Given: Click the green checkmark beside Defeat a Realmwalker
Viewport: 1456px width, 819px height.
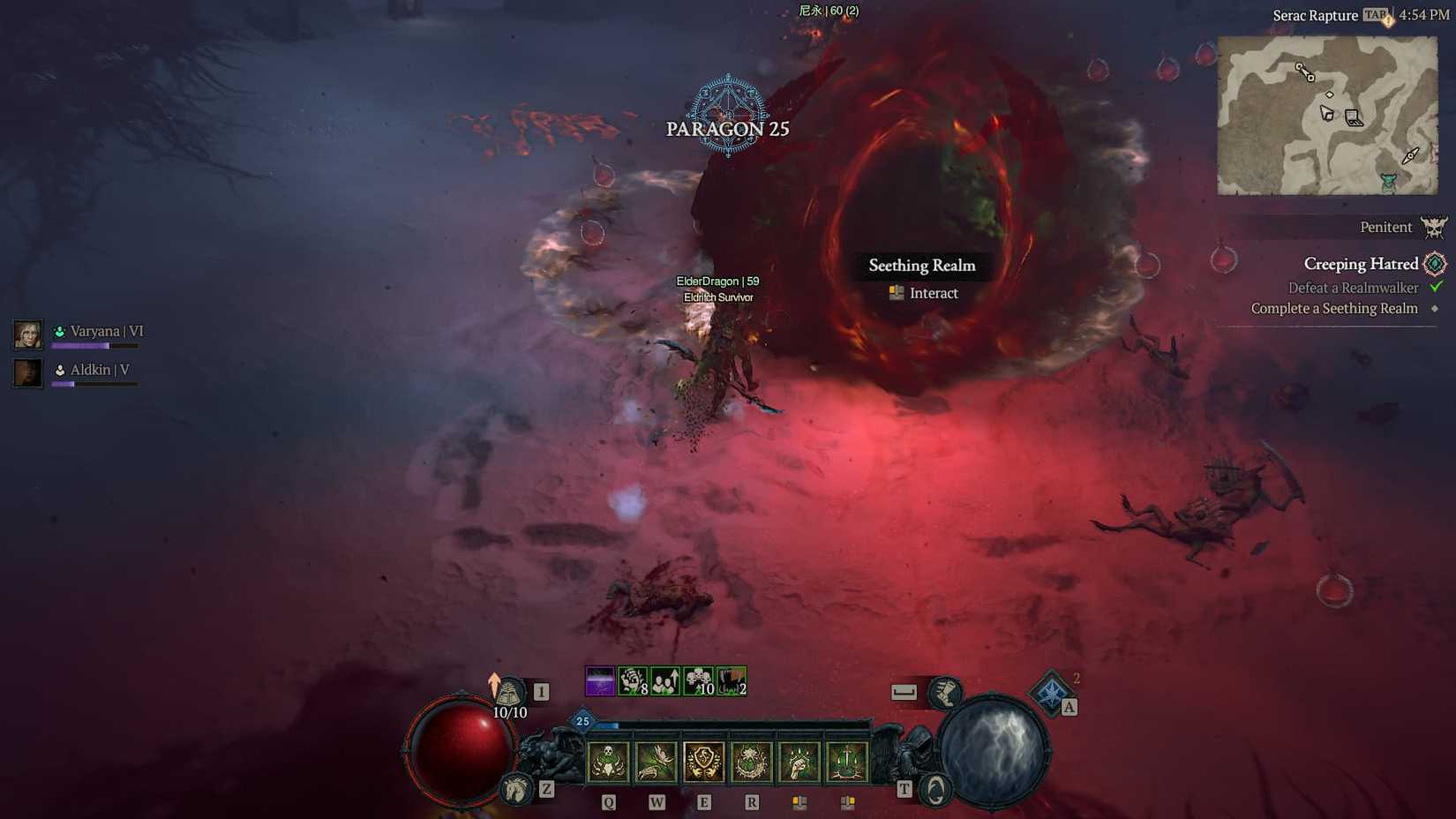Looking at the screenshot, I should coord(1436,288).
